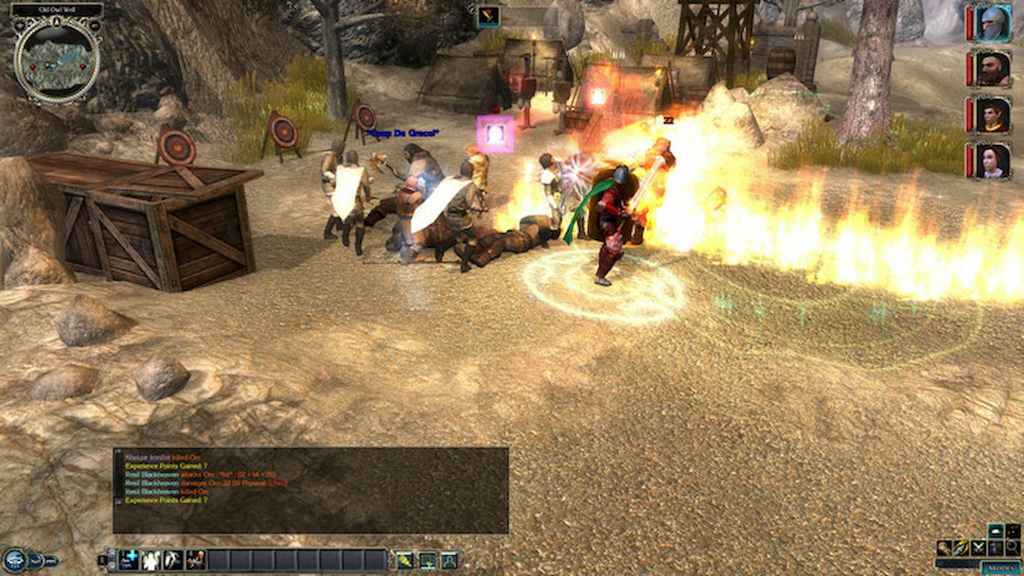The image size is (1024, 576).
Task: Click the combat log chat window
Action: click(310, 490)
